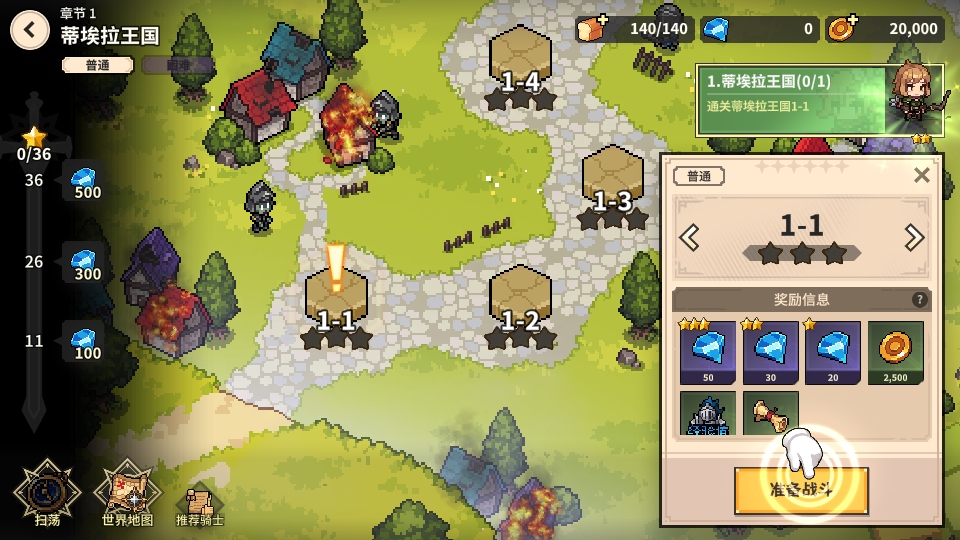Screen dimensions: 960x540
Task: Go back with the arrow button
Action: tap(30, 30)
